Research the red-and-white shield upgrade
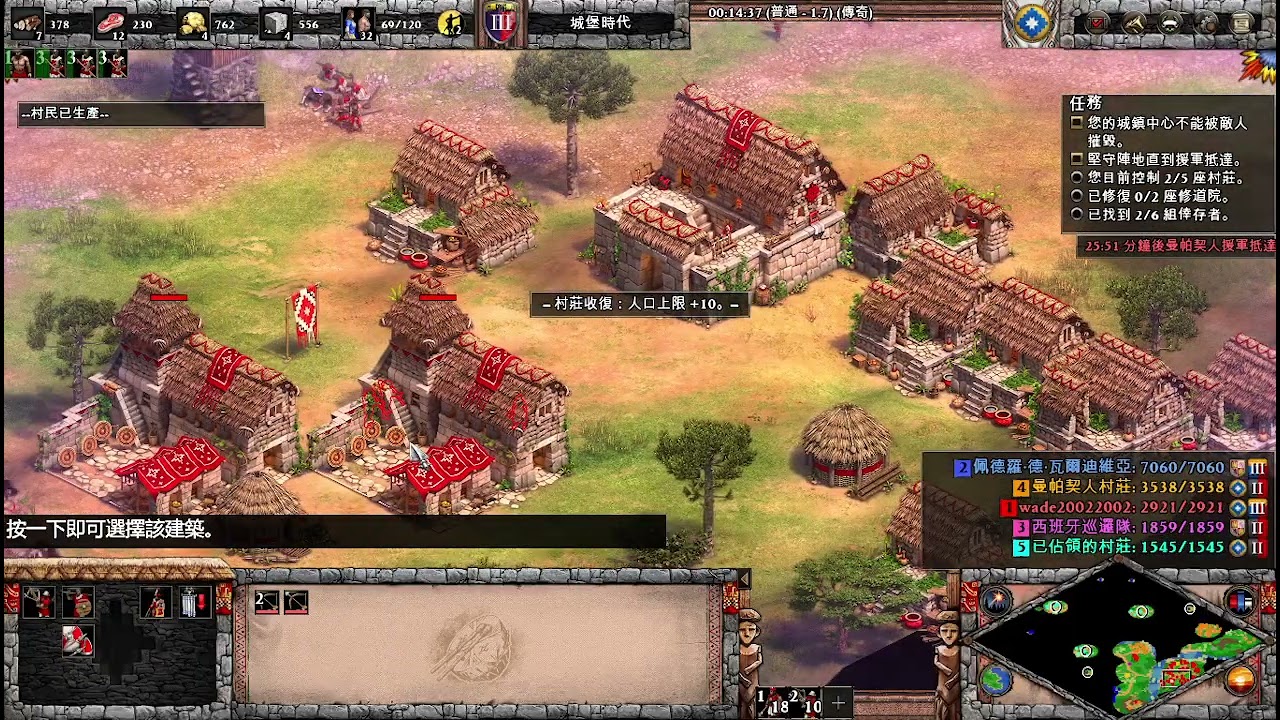 pos(78,641)
